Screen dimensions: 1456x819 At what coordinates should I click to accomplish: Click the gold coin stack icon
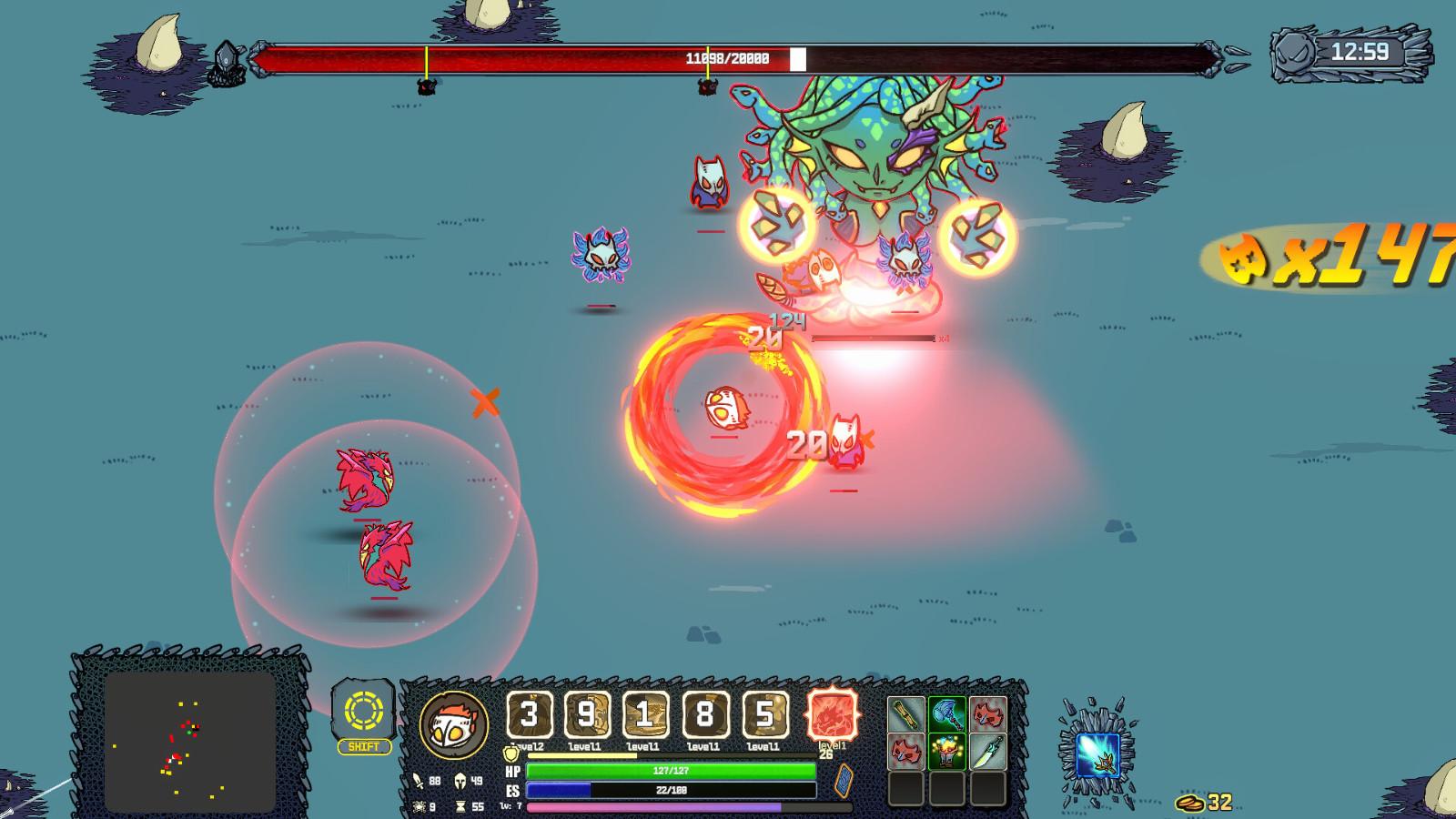pyautogui.click(x=1190, y=803)
